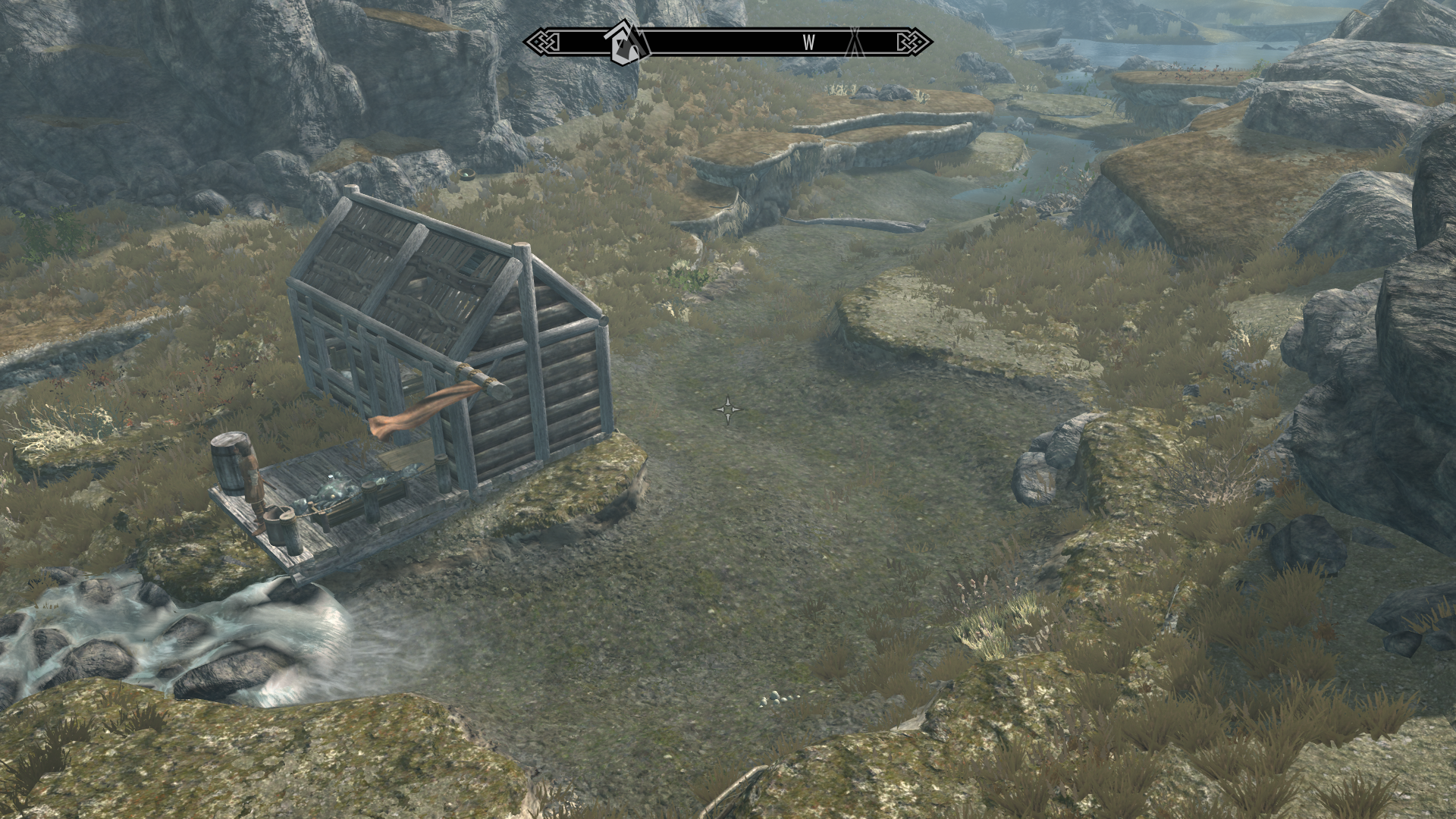Select the faded tent camp marker on the compass
Screen dimensions: 1456x819
click(855, 42)
